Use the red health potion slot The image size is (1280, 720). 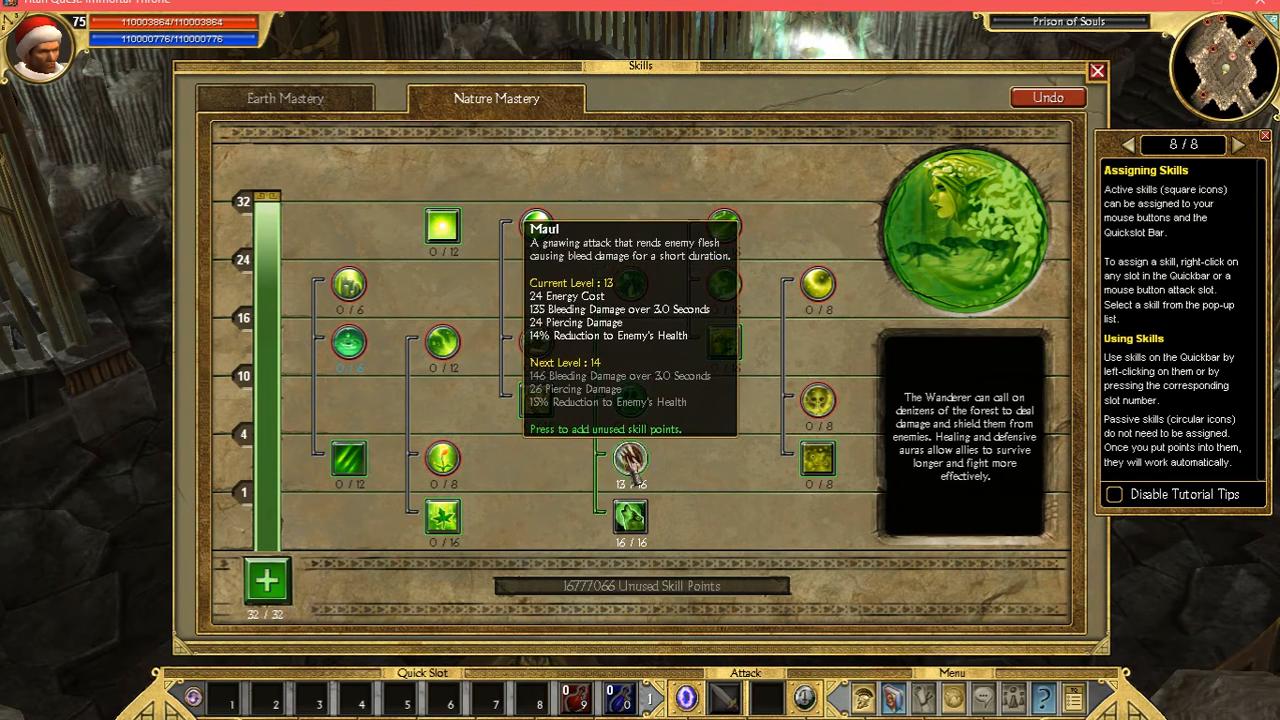(x=575, y=698)
